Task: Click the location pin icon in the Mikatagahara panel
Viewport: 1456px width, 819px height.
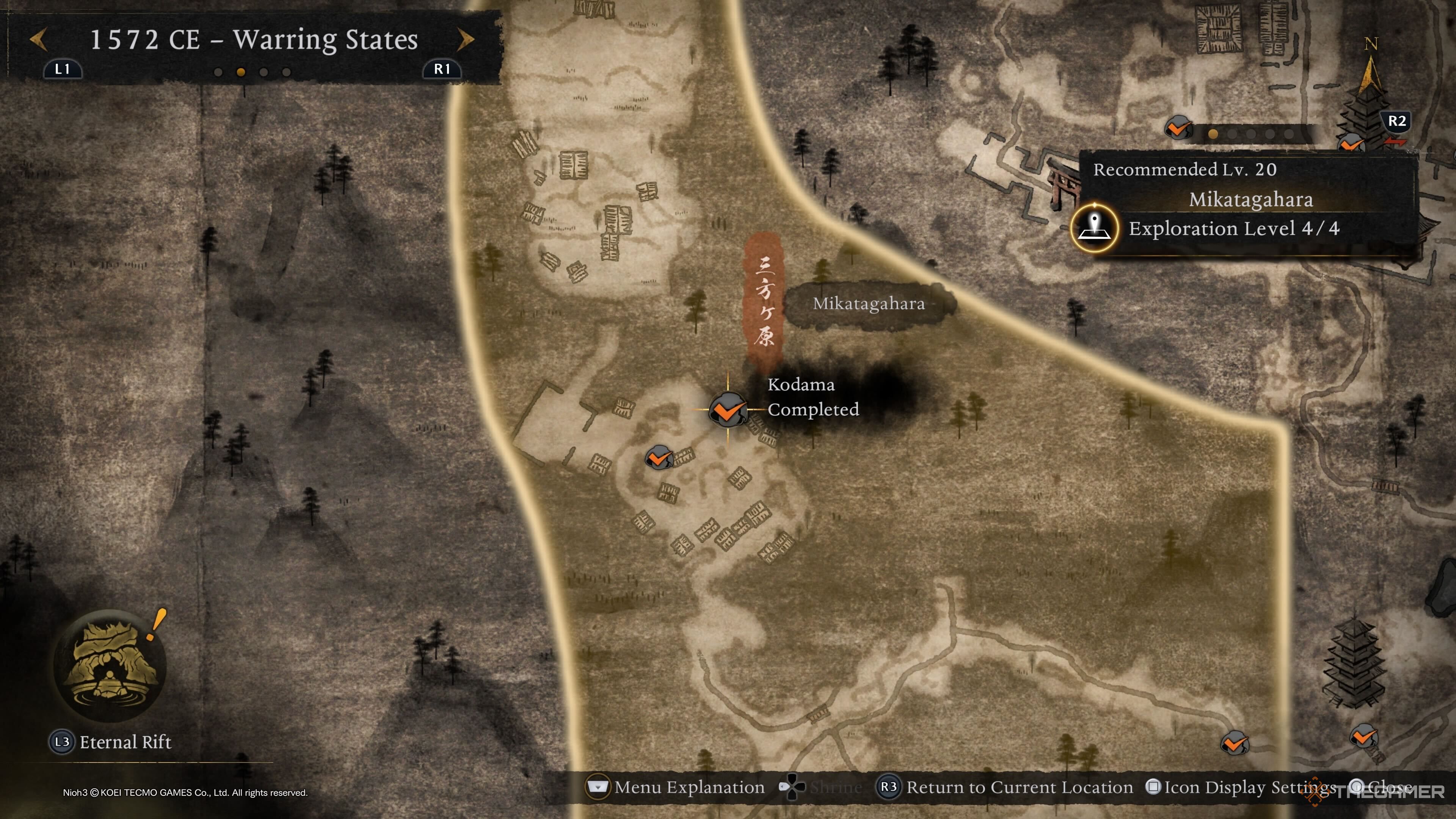Action: click(x=1094, y=228)
